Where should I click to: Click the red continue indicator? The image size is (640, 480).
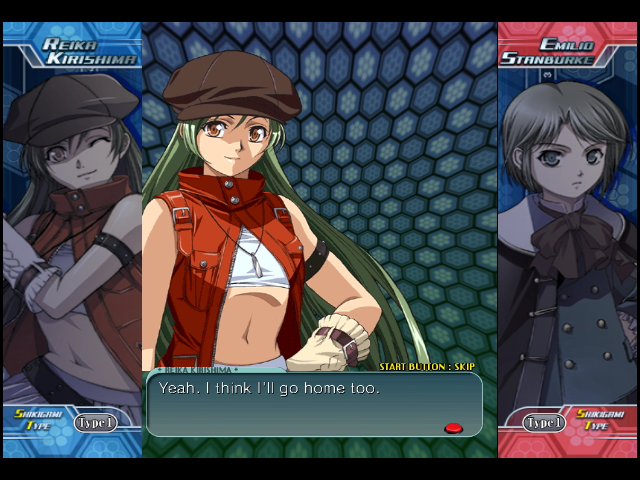click(x=453, y=428)
